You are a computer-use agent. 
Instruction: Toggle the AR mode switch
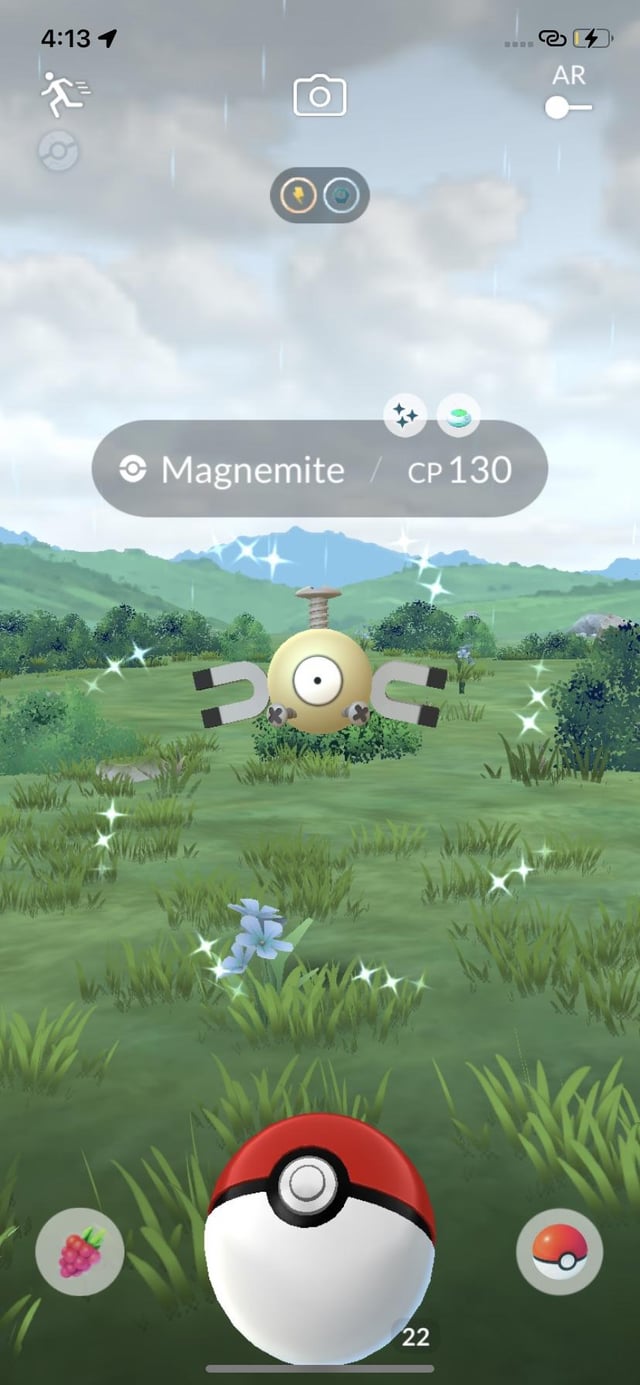568,107
